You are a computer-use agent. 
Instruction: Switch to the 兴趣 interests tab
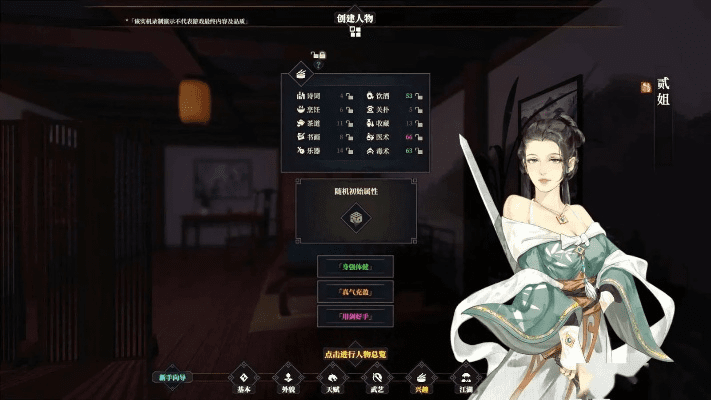coord(420,377)
